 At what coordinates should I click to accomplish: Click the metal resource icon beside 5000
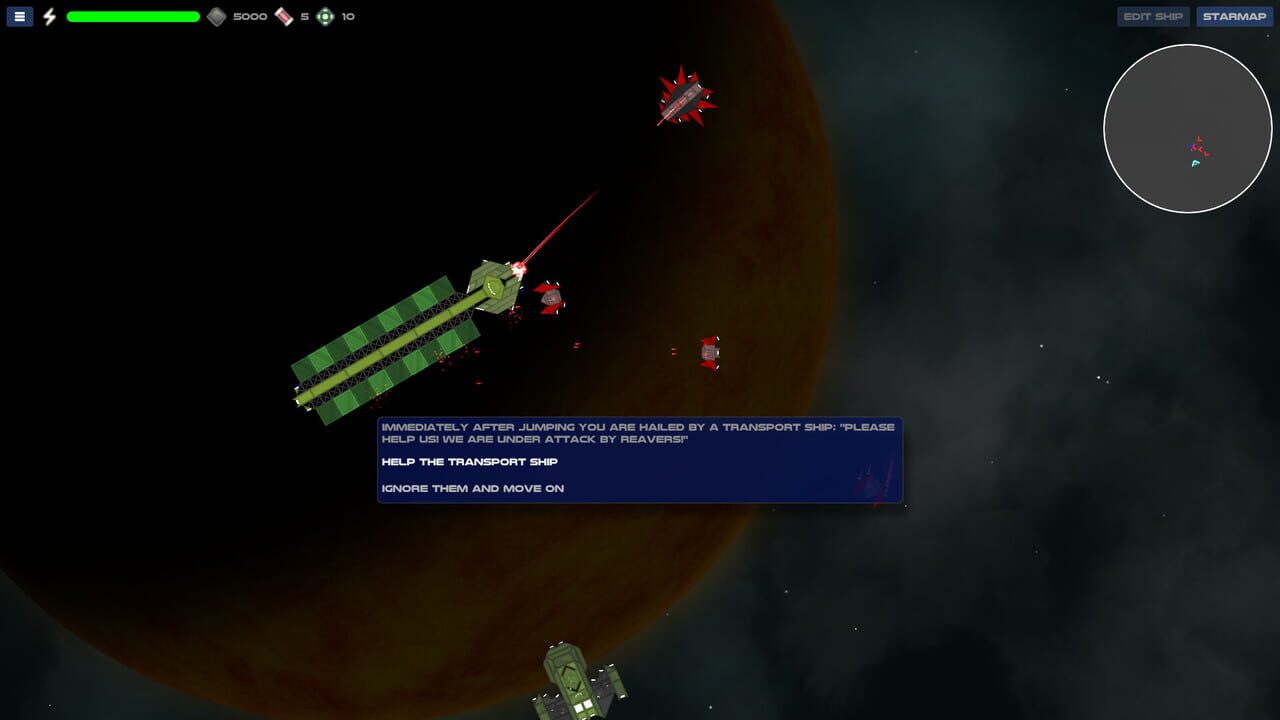215,16
